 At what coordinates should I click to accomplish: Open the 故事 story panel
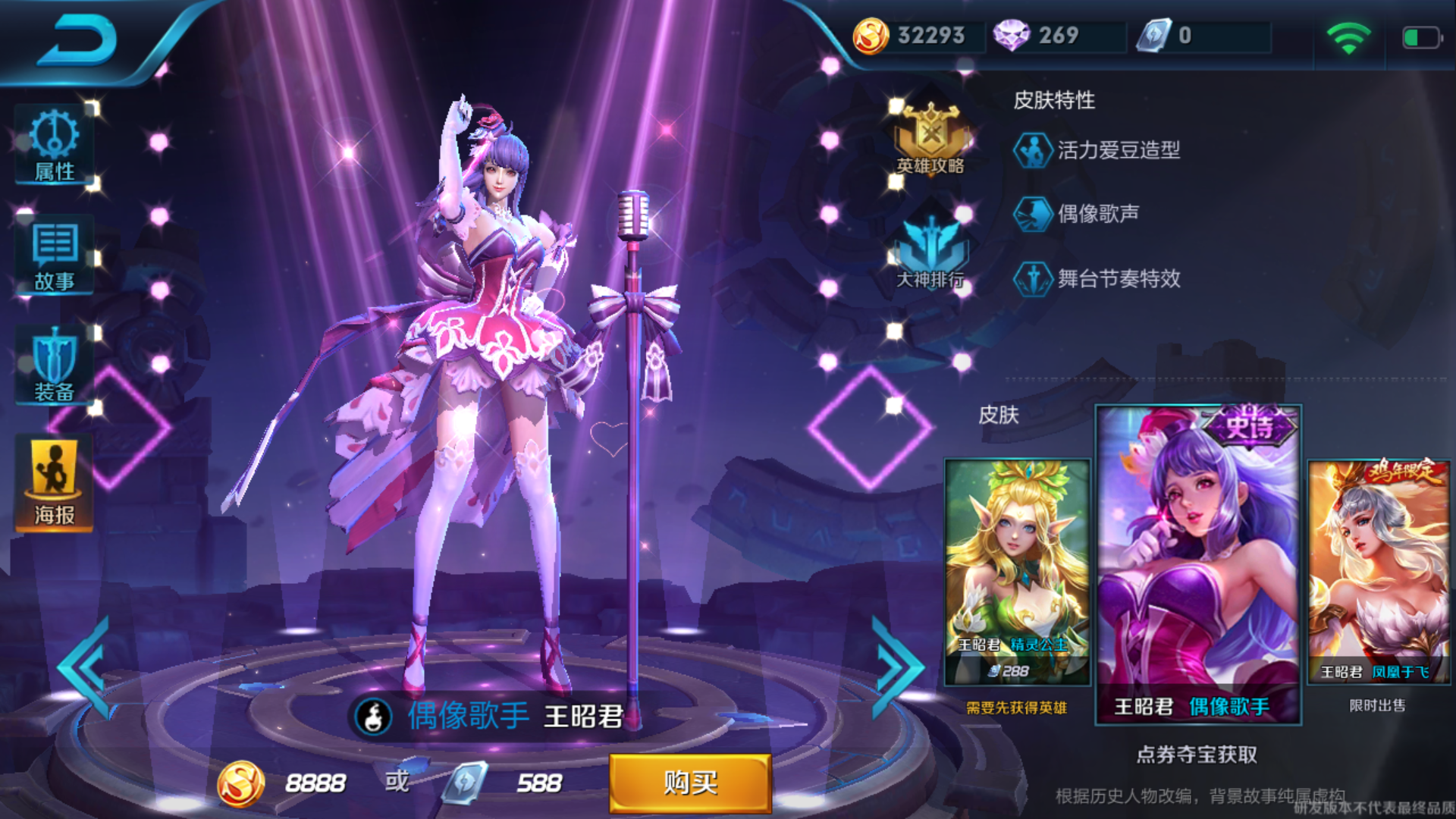pos(53,256)
